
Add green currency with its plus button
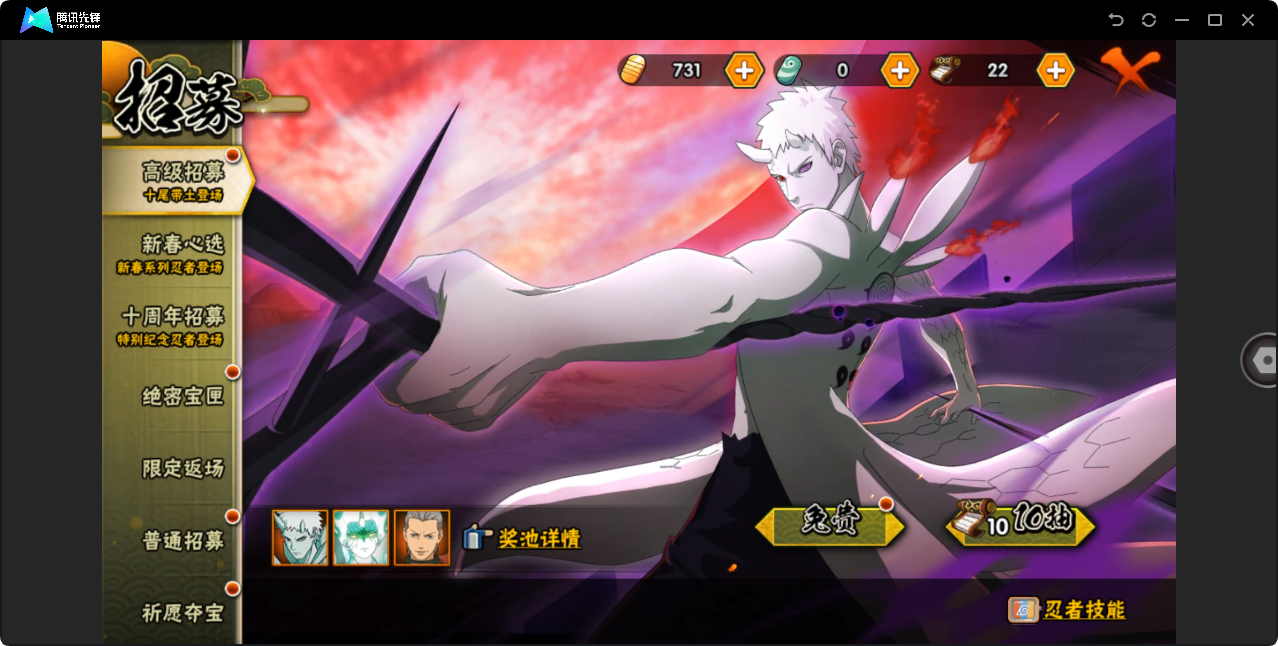[900, 70]
